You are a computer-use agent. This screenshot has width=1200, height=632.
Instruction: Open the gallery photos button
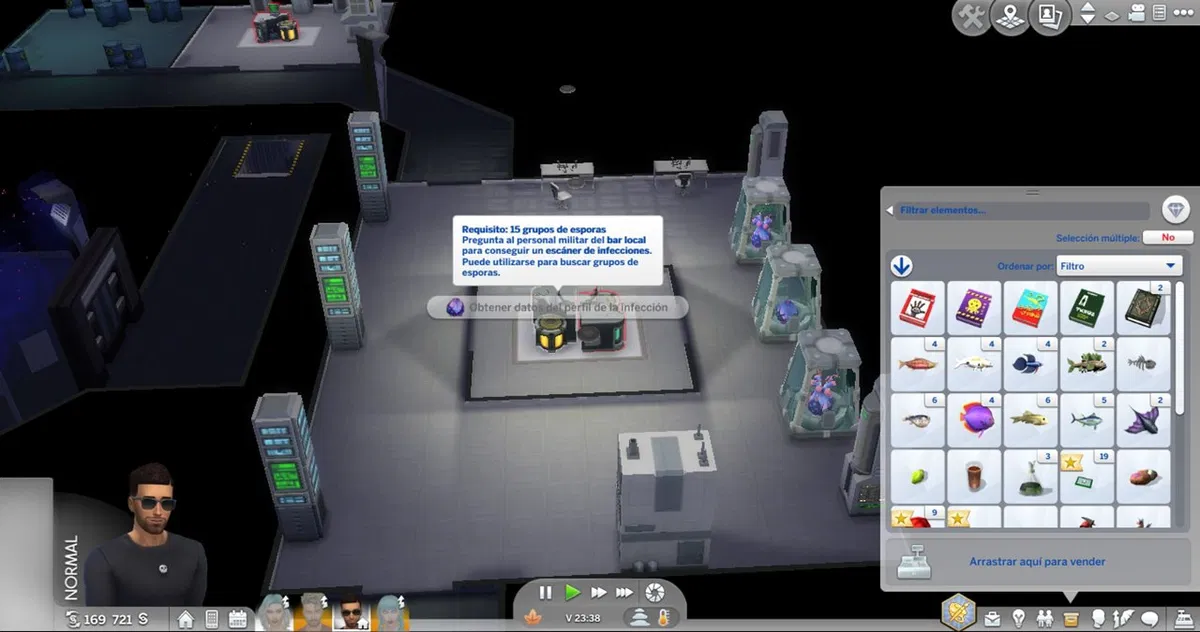point(1049,18)
